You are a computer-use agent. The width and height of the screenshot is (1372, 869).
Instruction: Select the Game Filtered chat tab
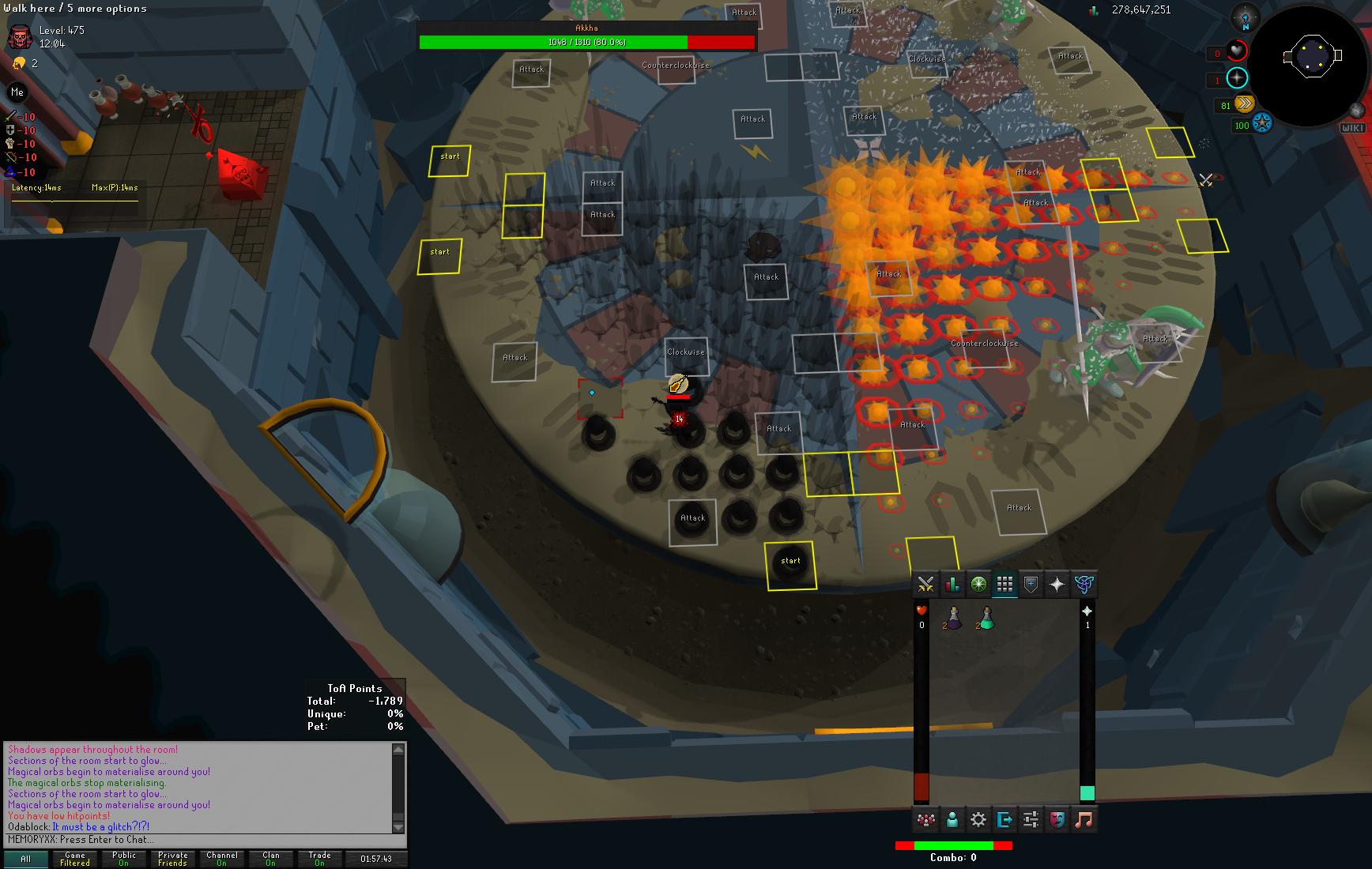tap(75, 859)
